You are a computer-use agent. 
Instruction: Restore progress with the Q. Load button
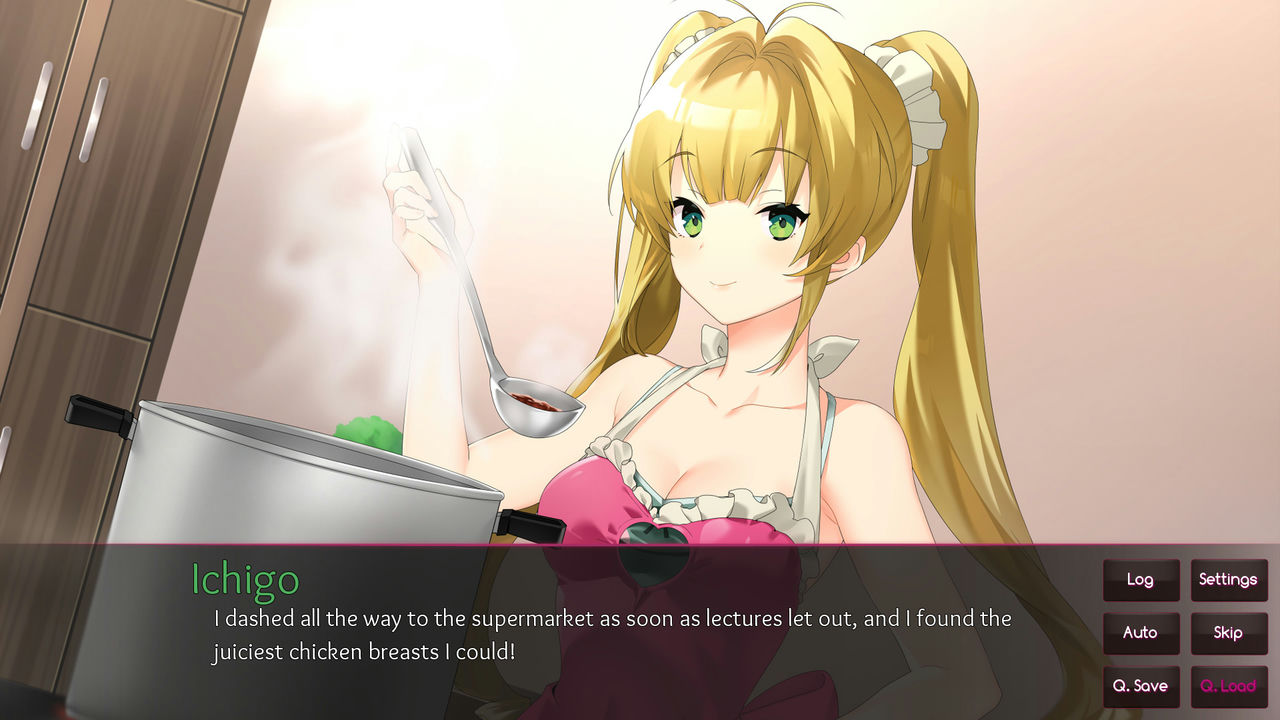click(1229, 686)
